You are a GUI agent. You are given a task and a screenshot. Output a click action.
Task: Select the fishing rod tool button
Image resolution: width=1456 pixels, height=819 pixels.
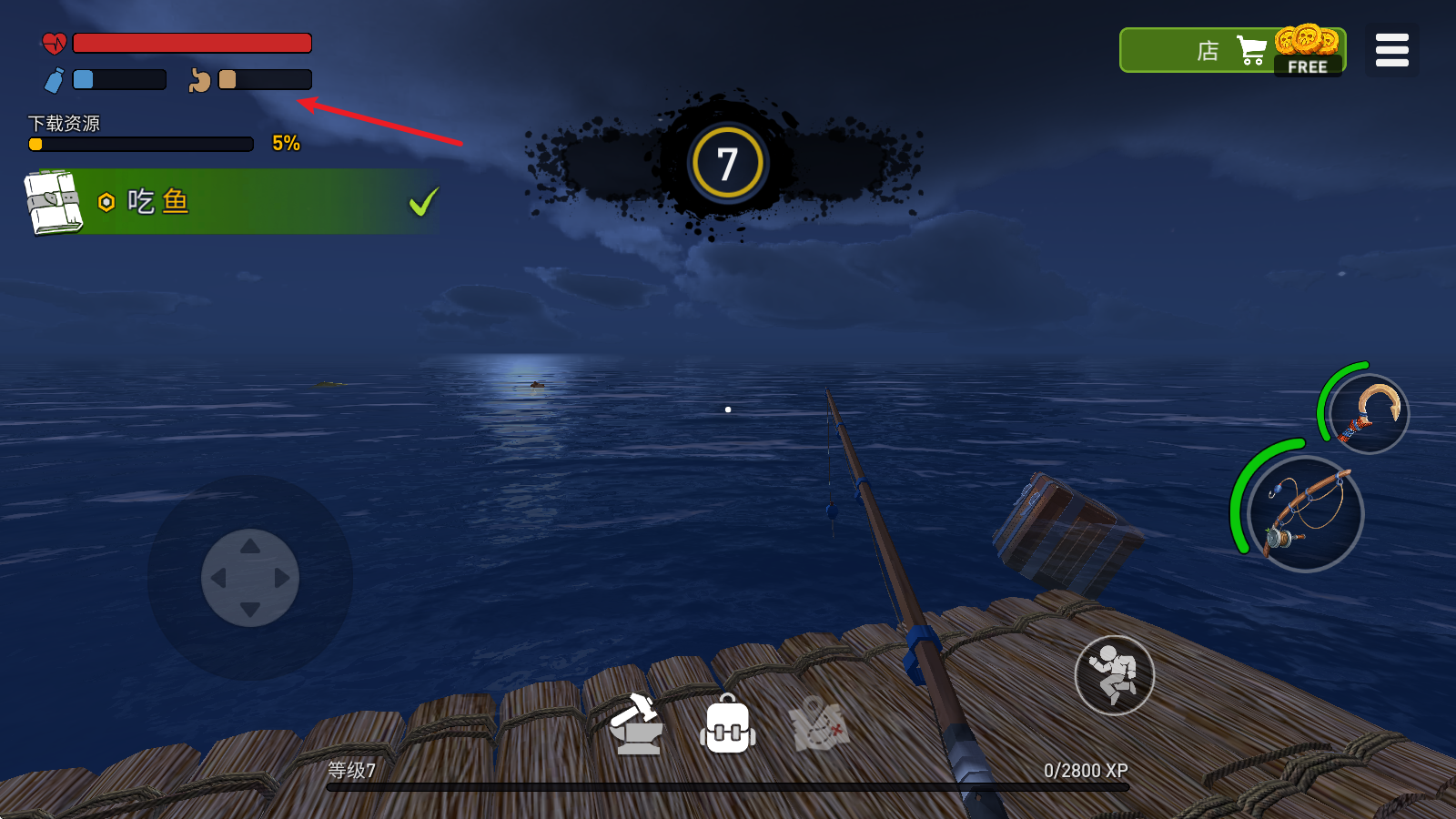pos(1305,514)
